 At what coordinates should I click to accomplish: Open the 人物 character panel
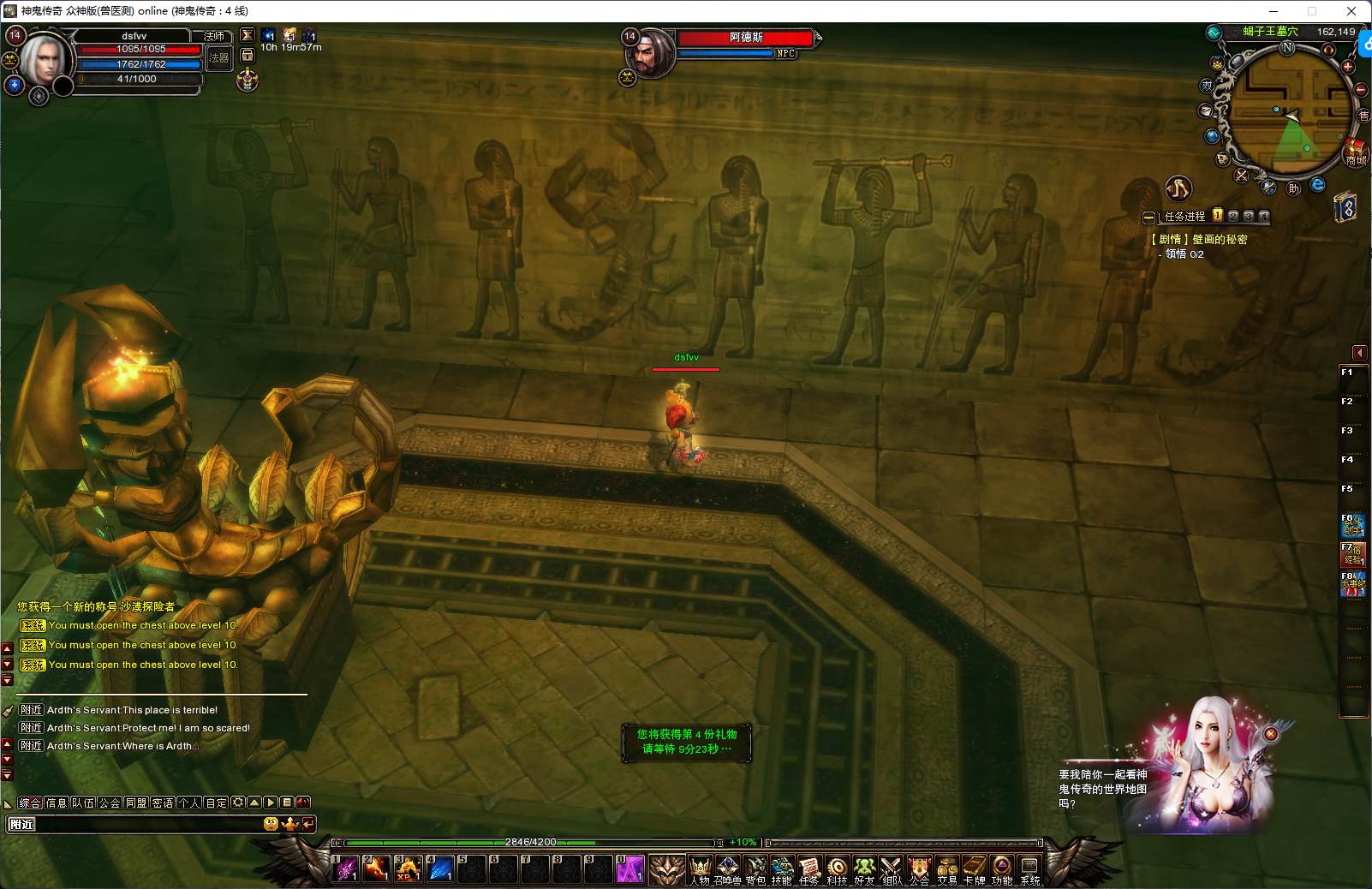[x=700, y=868]
